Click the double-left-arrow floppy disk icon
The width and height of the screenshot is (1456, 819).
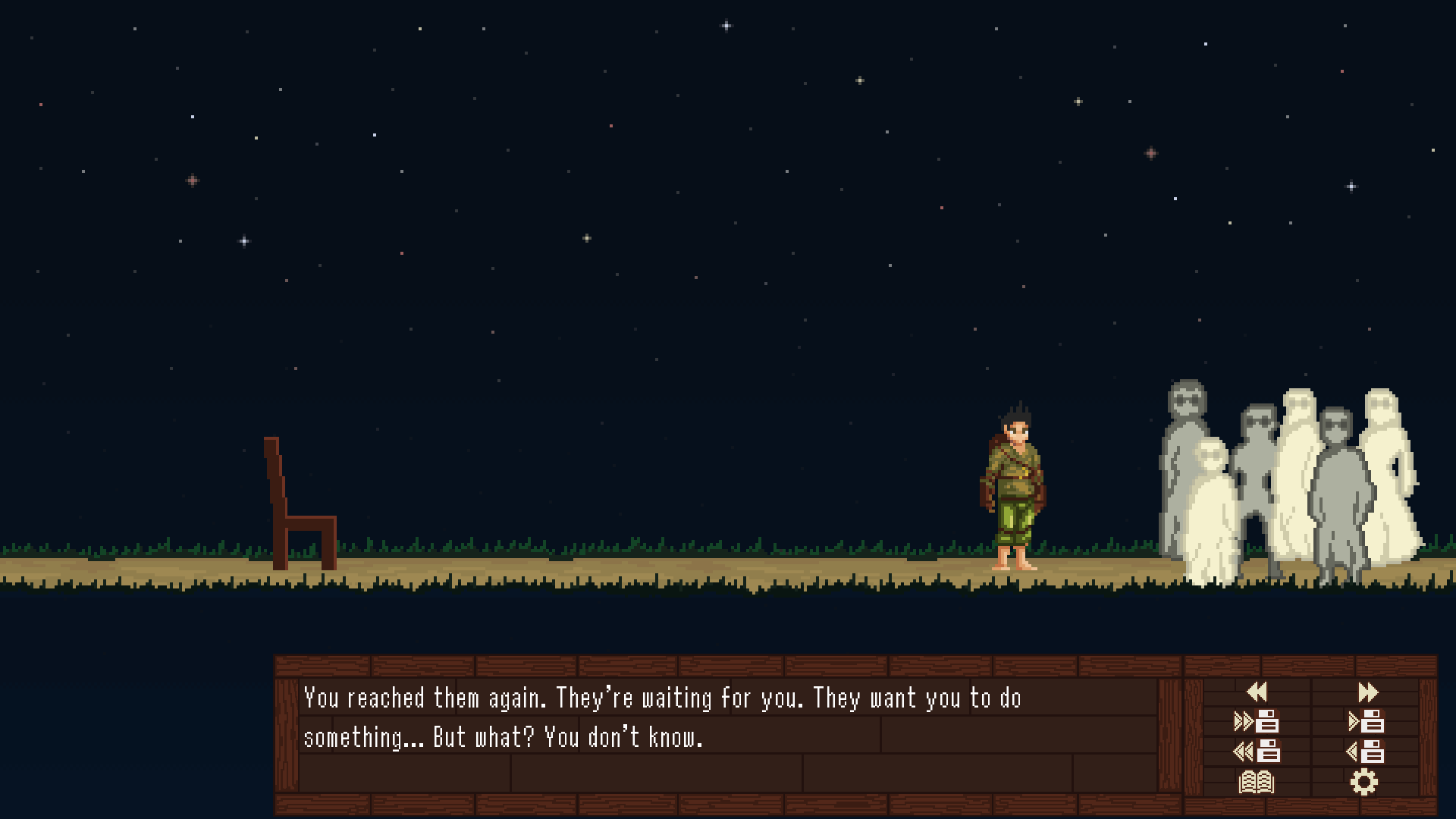pyautogui.click(x=1257, y=752)
